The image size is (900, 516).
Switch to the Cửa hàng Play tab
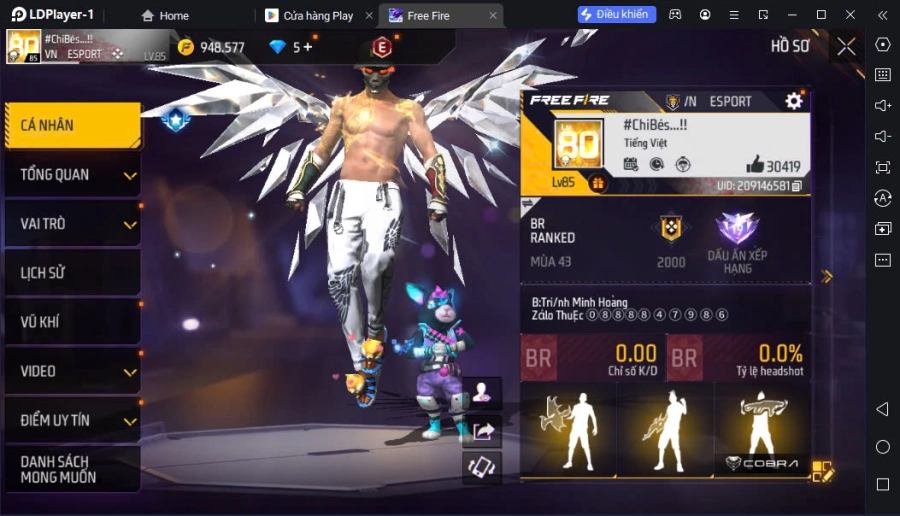coord(310,16)
